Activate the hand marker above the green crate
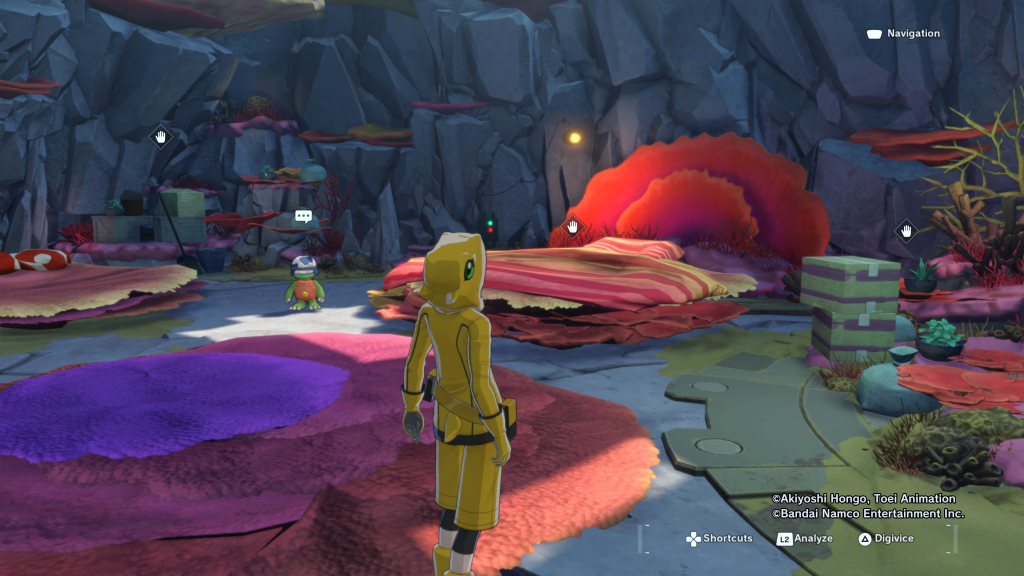Screen dimensions: 1024x576 [906, 231]
